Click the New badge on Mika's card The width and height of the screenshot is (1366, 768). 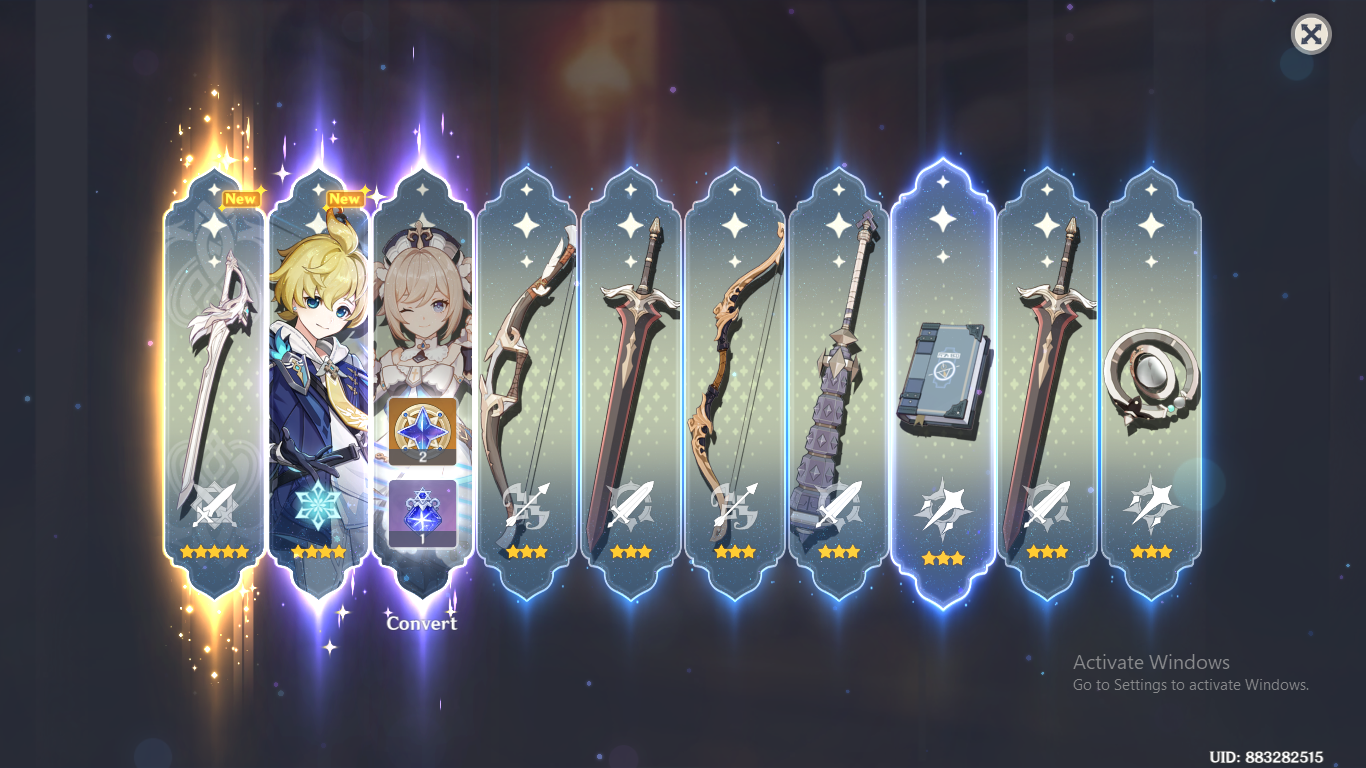click(x=345, y=199)
